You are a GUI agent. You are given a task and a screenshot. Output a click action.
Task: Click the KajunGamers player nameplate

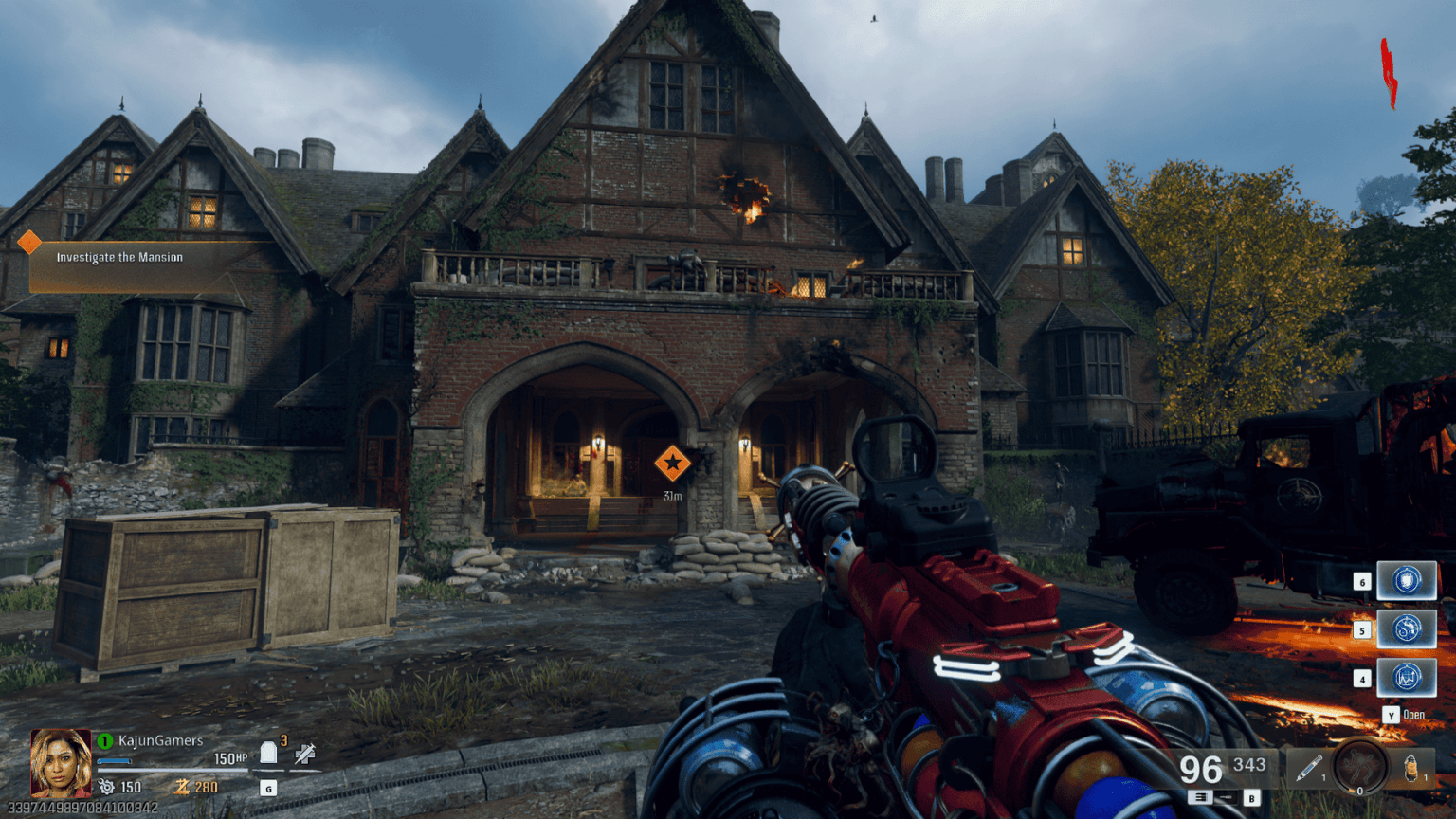click(x=160, y=741)
